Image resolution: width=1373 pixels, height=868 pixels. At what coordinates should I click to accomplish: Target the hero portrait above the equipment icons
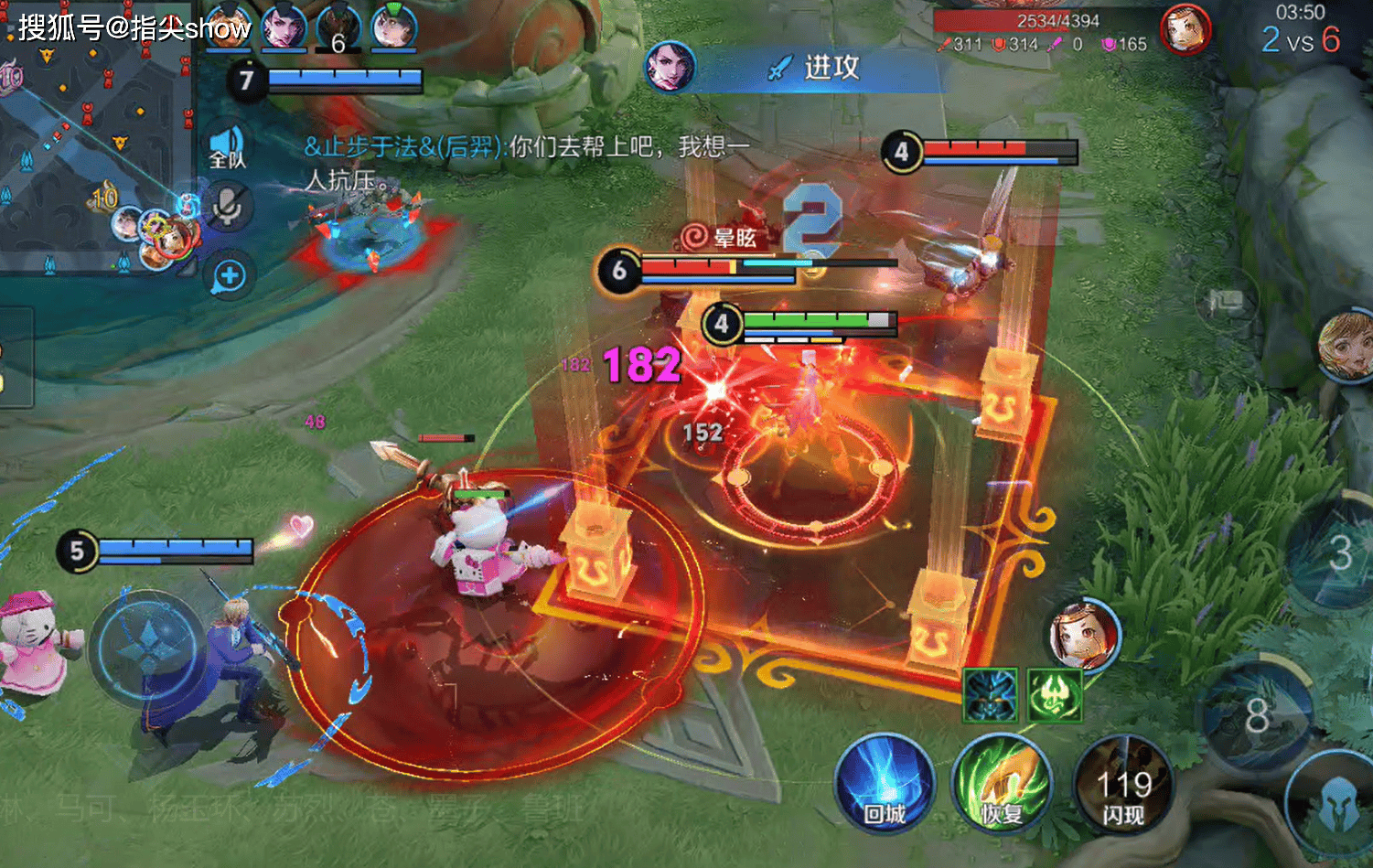coord(1085,633)
